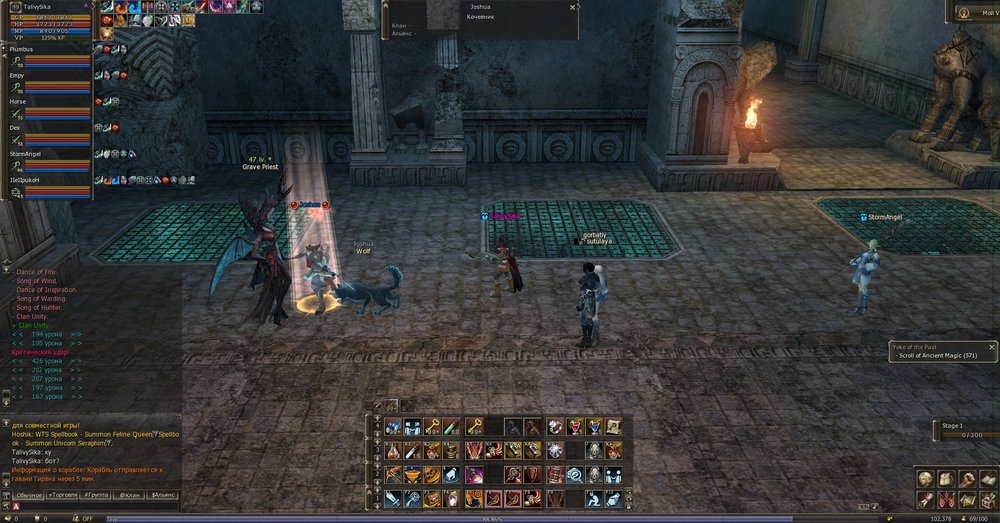Viewport: 1000px width, 523px height.
Task: Open the character face menu icon
Action: tap(926, 480)
